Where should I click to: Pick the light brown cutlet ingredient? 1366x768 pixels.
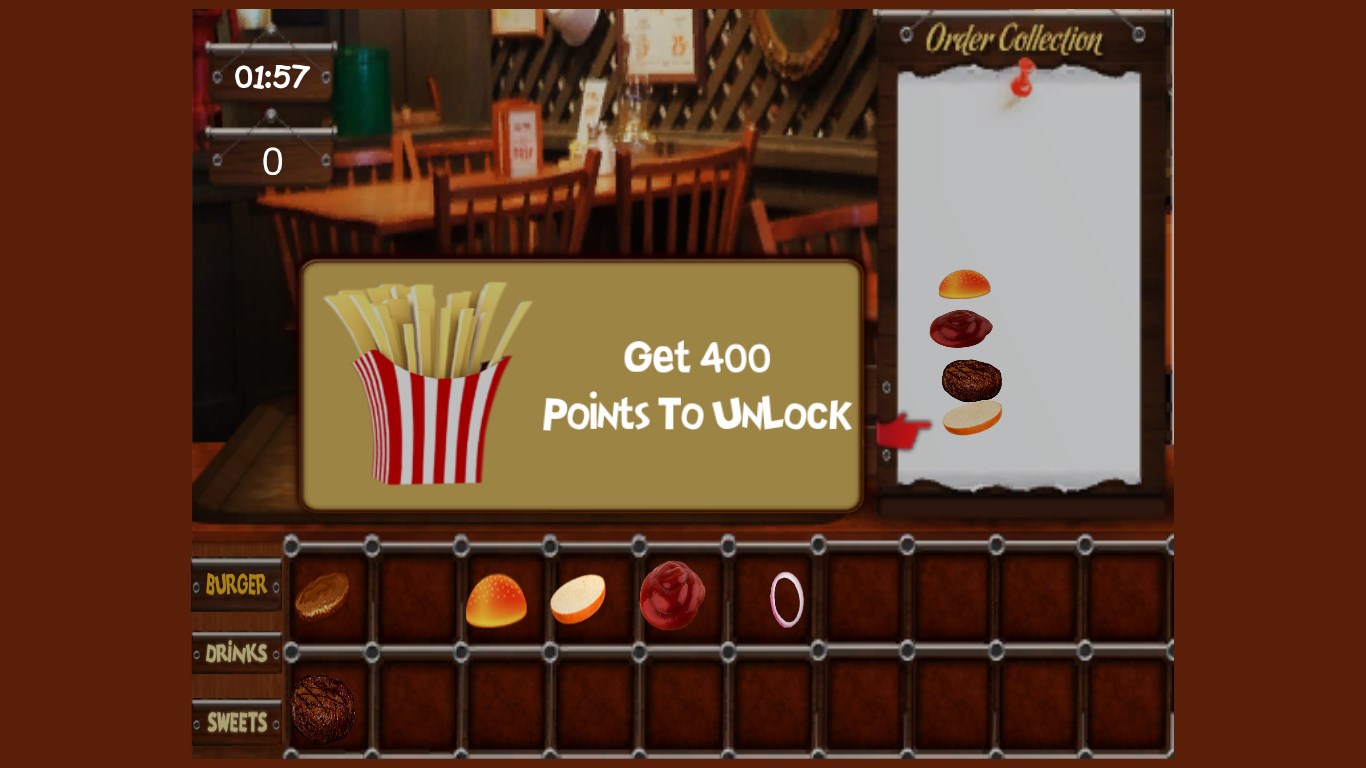click(x=322, y=595)
